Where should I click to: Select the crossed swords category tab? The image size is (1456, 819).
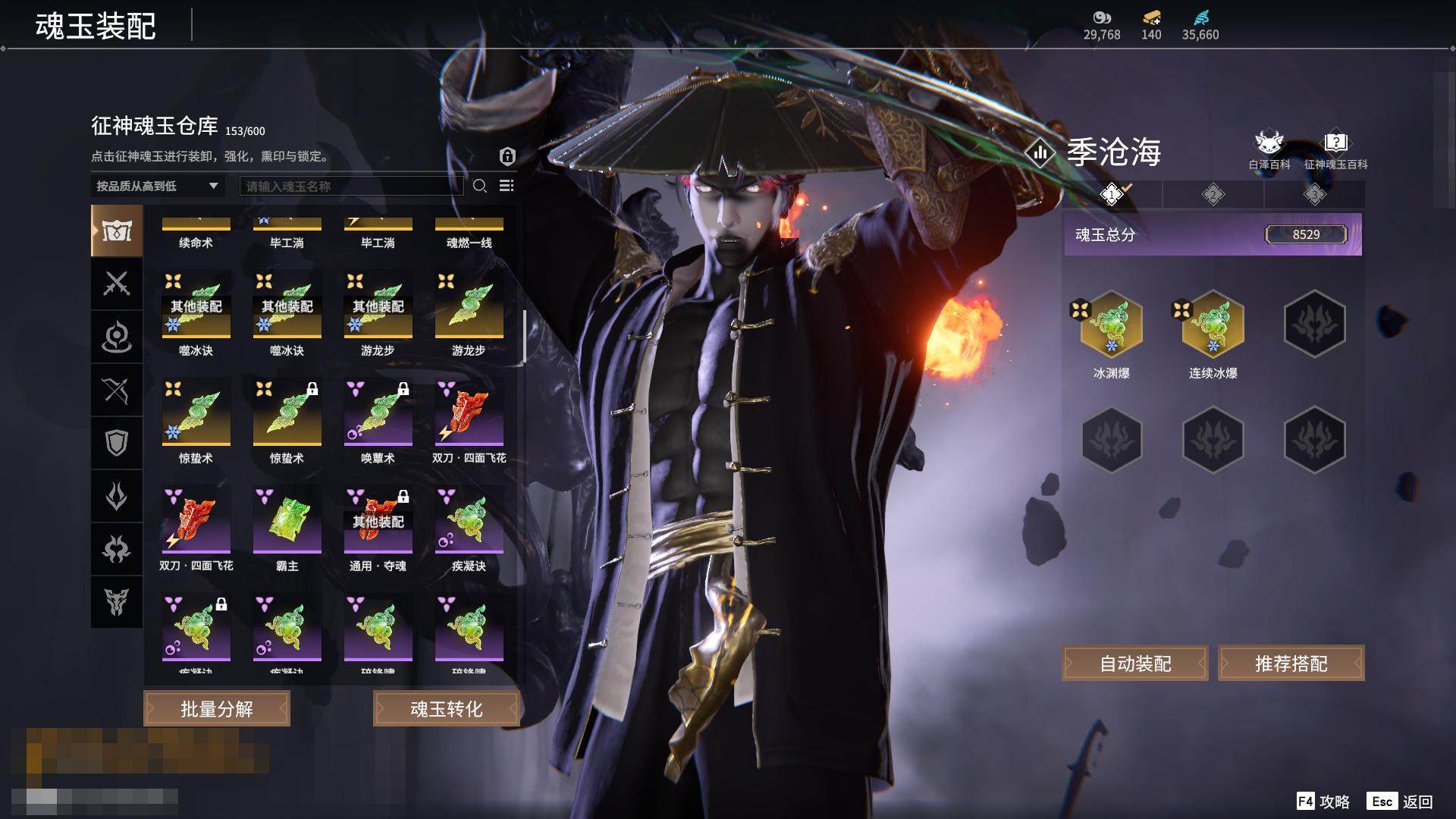(x=116, y=284)
